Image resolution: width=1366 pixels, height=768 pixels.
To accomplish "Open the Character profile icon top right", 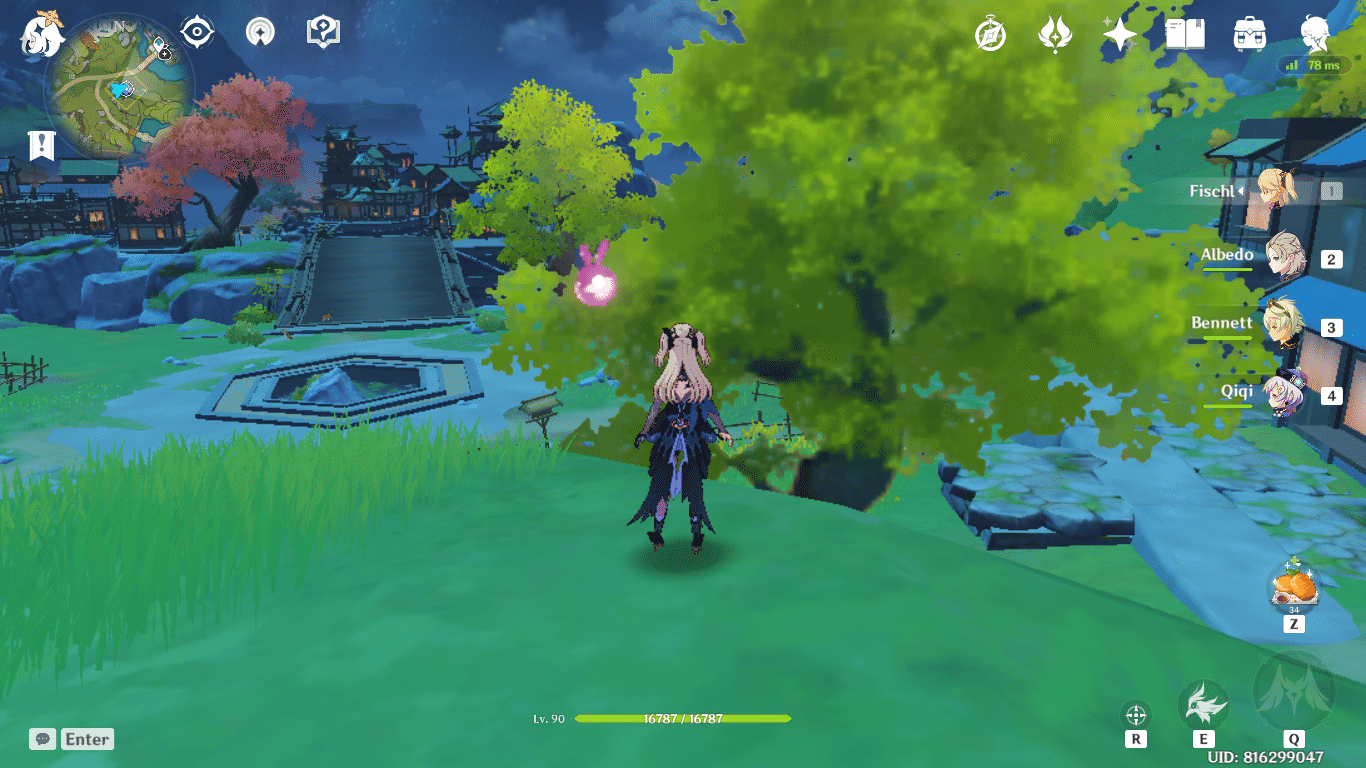I will pos(1315,33).
